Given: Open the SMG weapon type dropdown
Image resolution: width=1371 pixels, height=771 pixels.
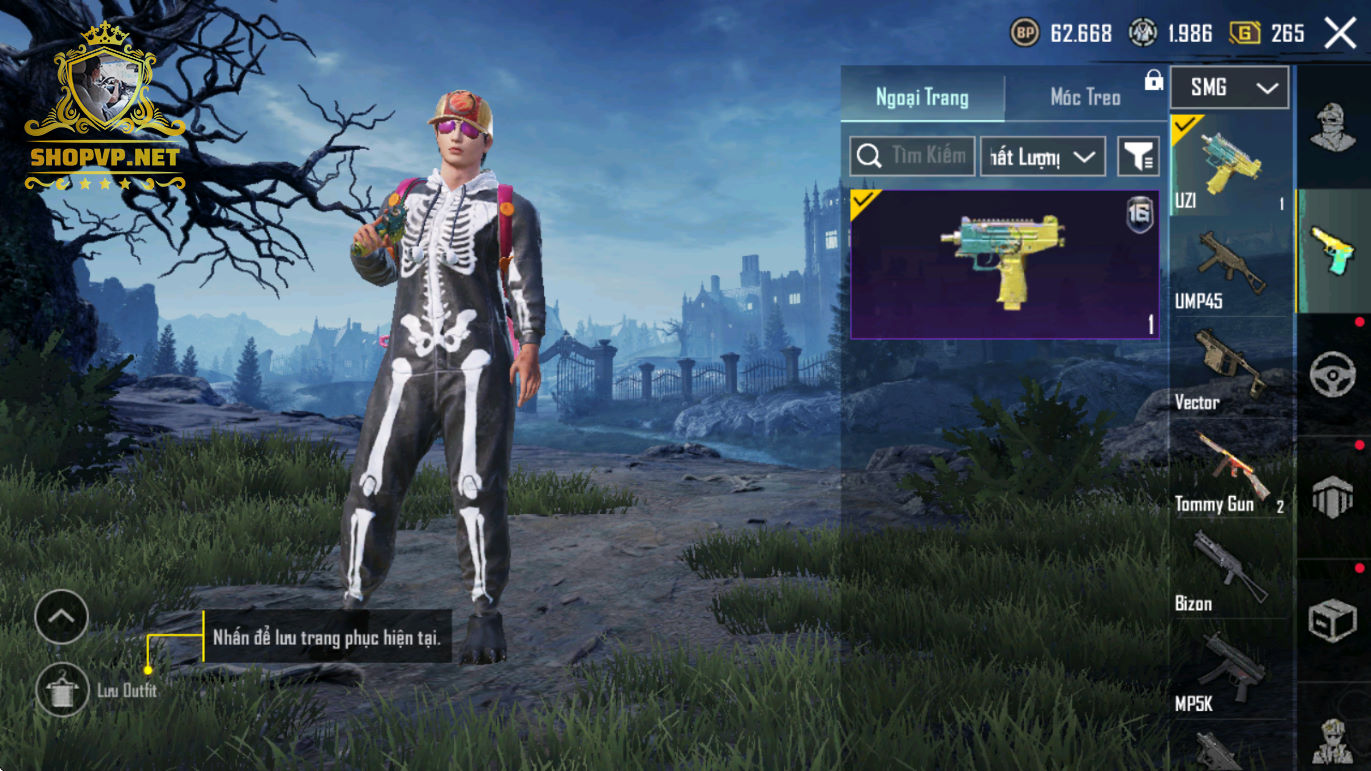Looking at the screenshot, I should pyautogui.click(x=1229, y=88).
